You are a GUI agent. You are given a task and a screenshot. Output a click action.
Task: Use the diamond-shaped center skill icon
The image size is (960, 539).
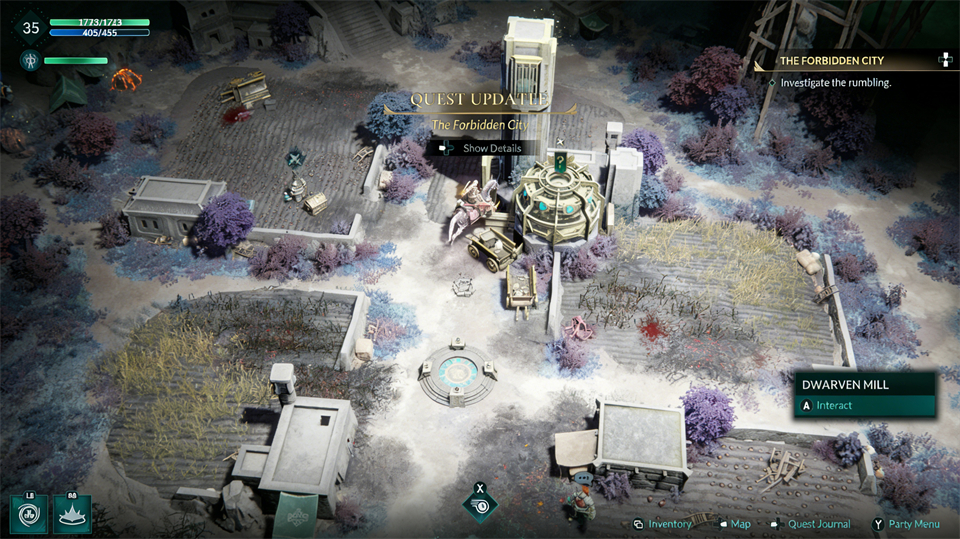click(480, 505)
